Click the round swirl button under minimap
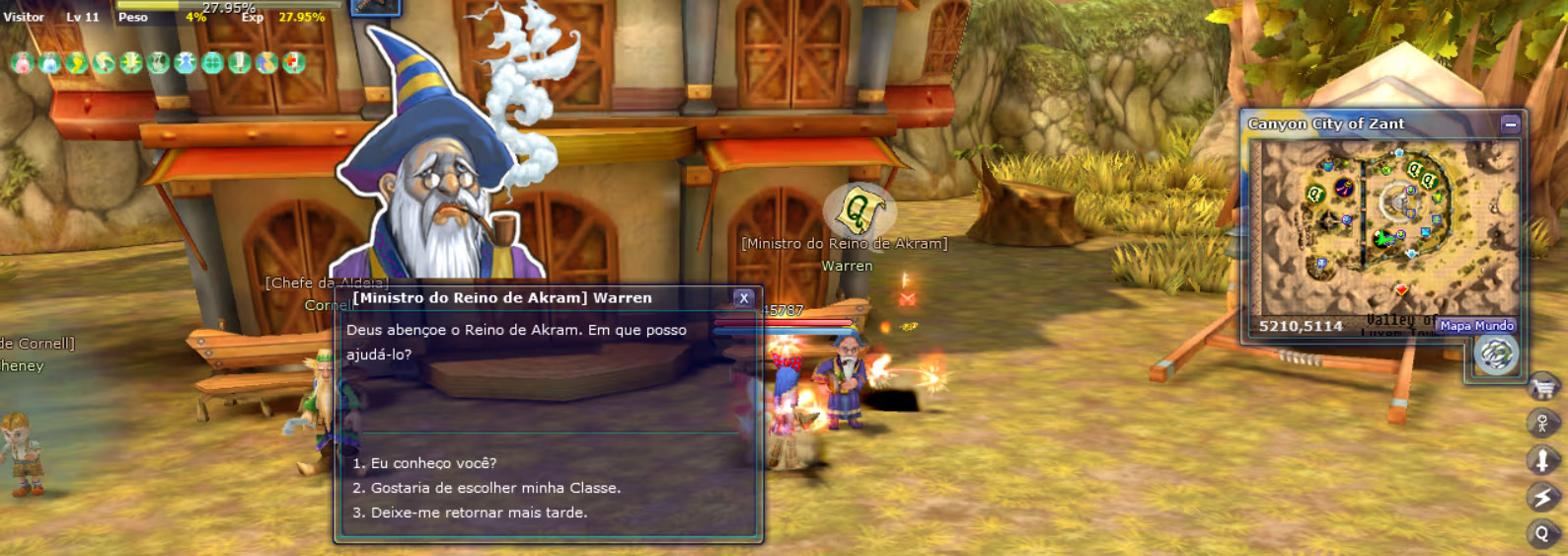The height and width of the screenshot is (556, 1568). click(1496, 356)
